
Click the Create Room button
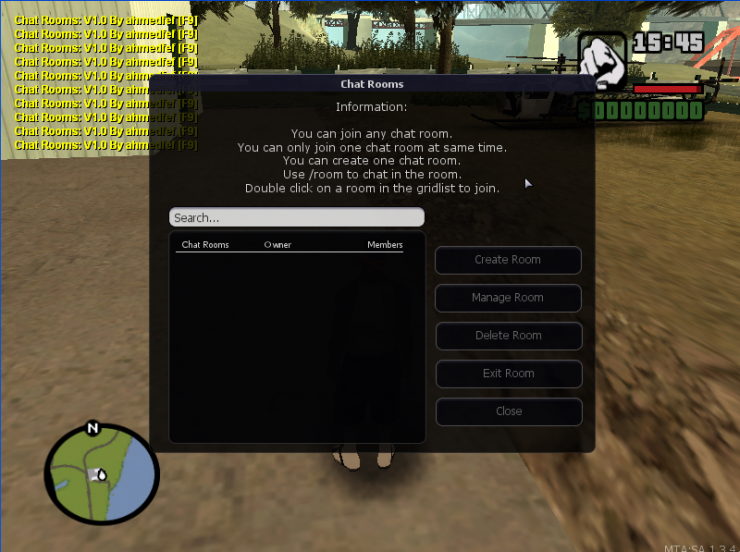click(508, 260)
